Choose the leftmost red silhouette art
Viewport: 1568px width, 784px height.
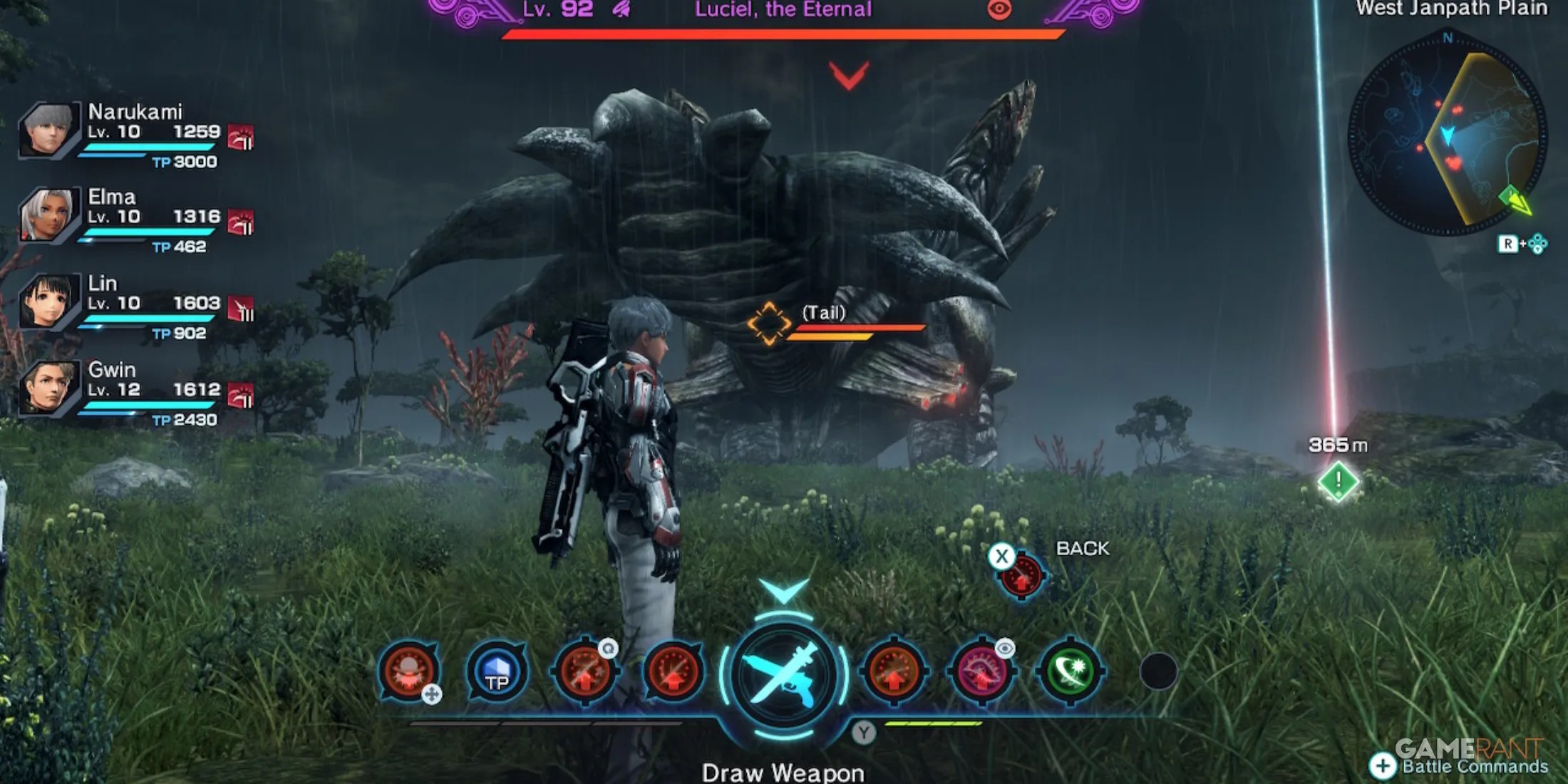408,671
